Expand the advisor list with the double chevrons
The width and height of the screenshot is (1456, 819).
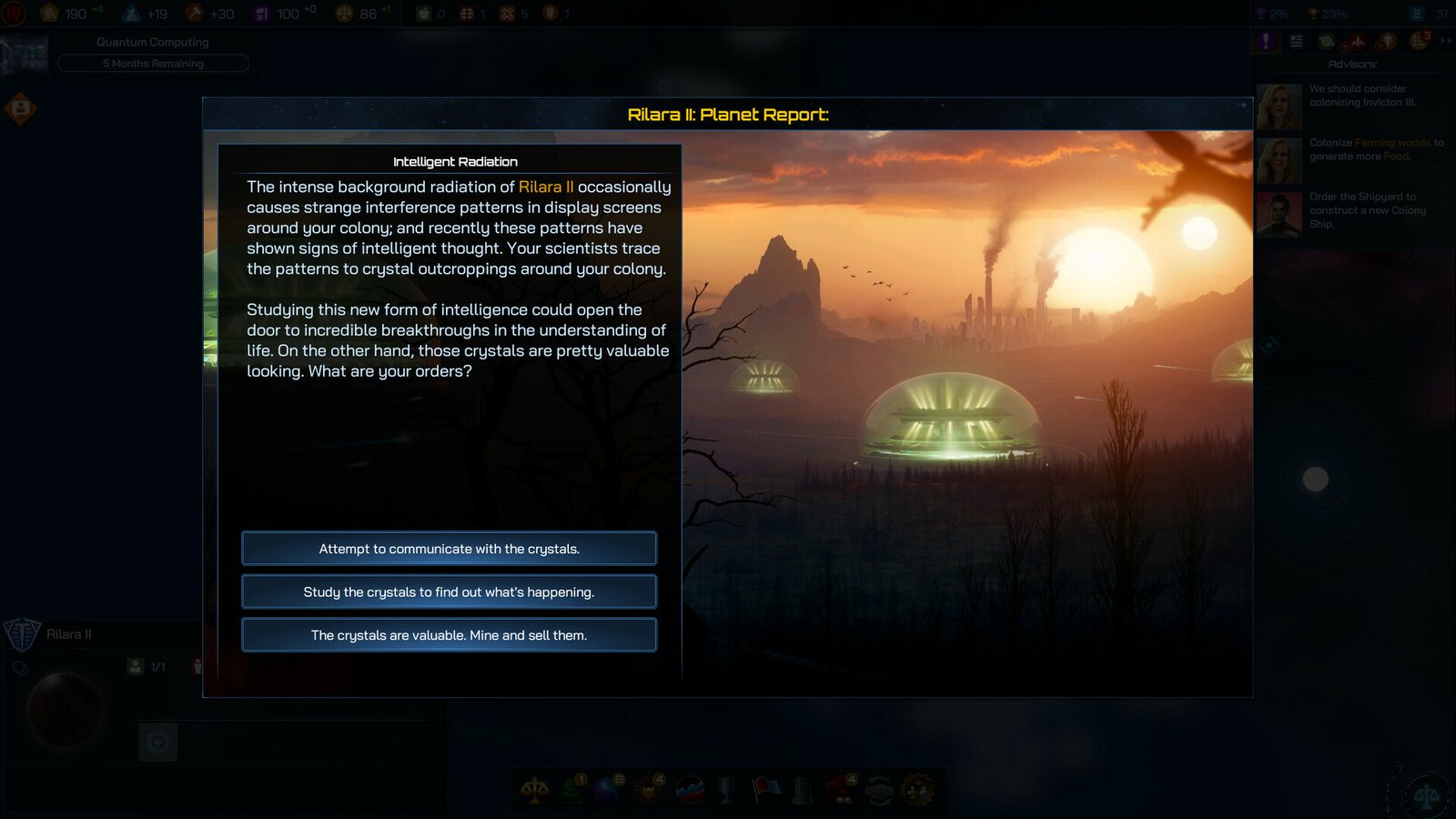[x=1445, y=41]
